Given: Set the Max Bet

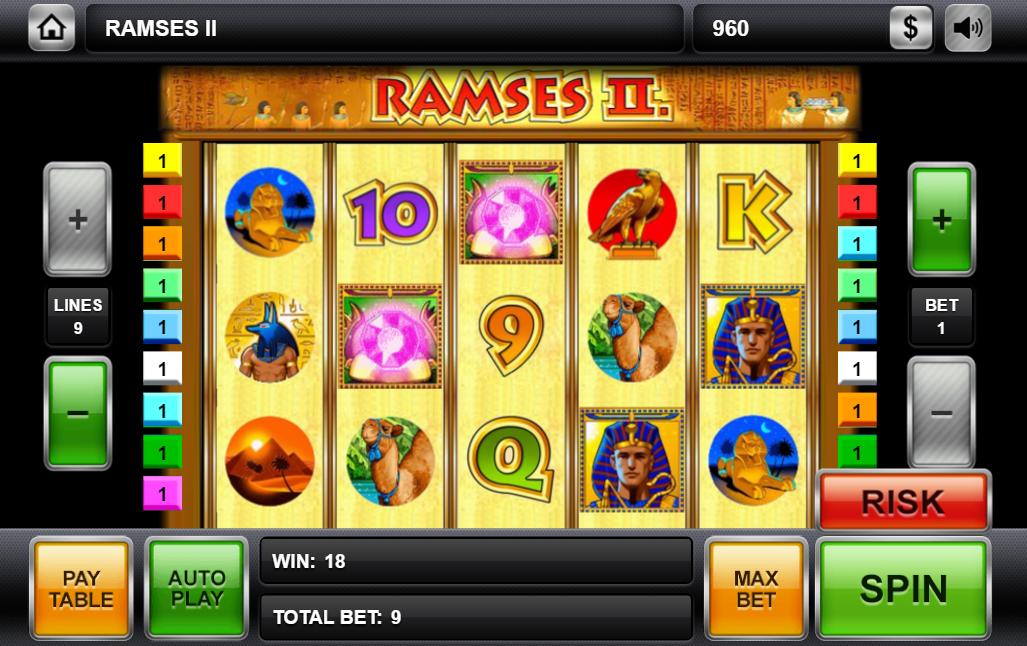Looking at the screenshot, I should 756,588.
